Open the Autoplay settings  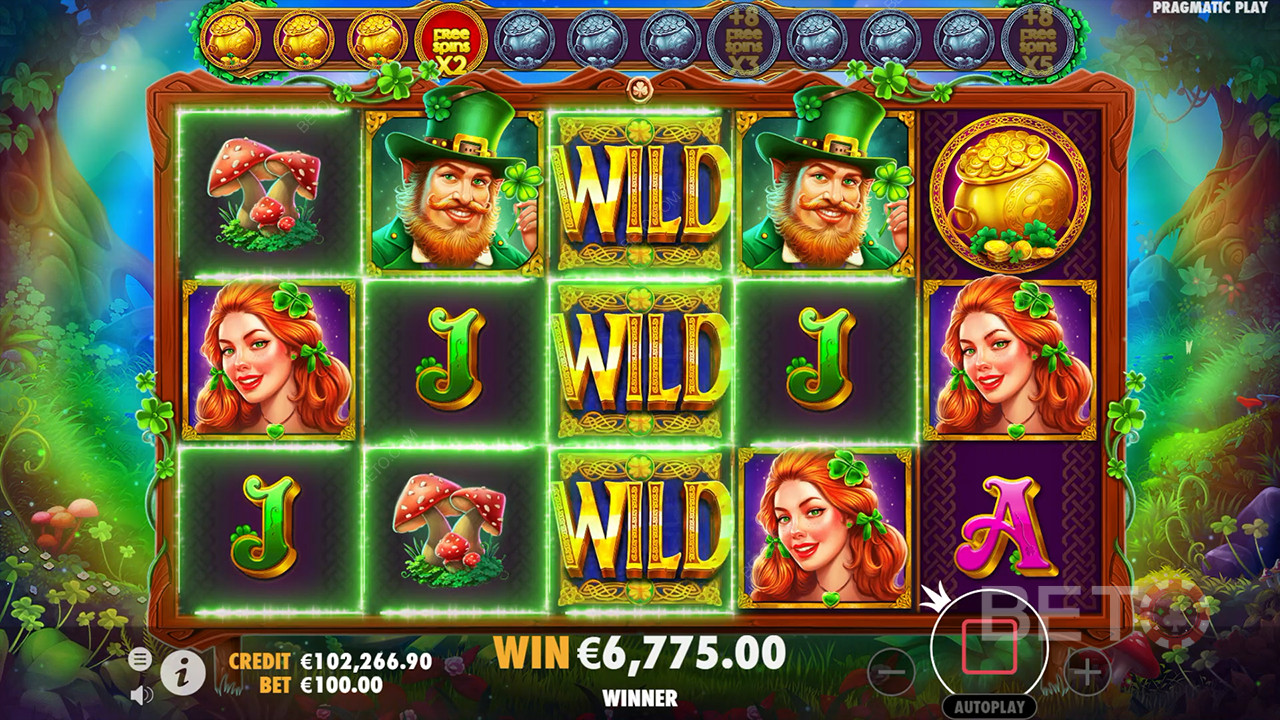click(x=989, y=706)
